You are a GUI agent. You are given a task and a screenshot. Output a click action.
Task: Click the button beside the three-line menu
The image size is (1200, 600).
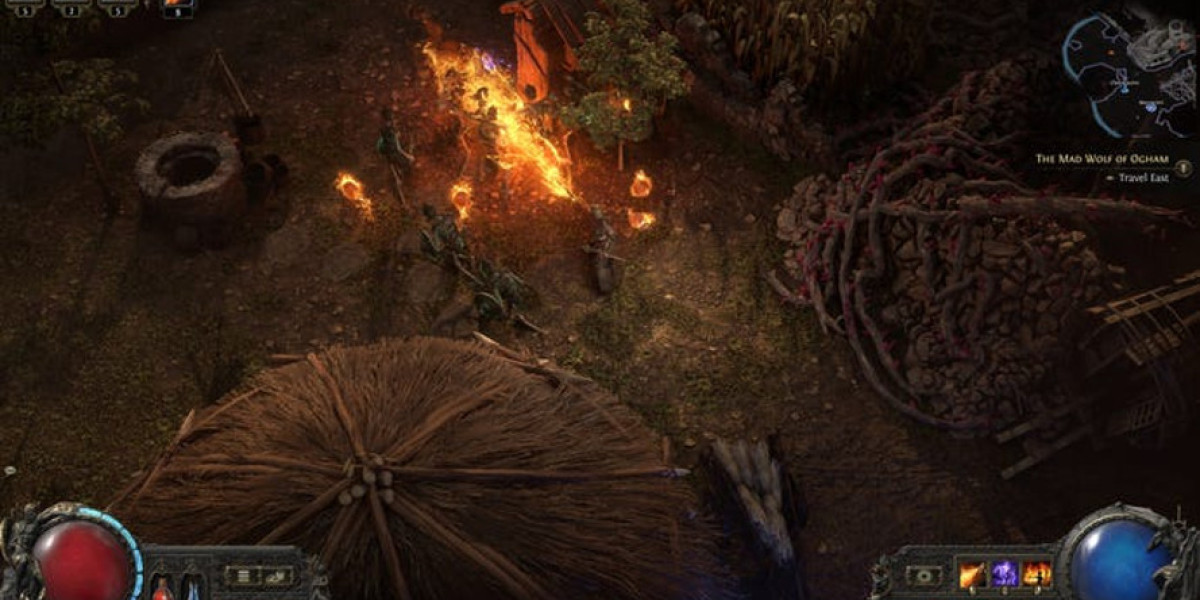pyautogui.click(x=277, y=575)
